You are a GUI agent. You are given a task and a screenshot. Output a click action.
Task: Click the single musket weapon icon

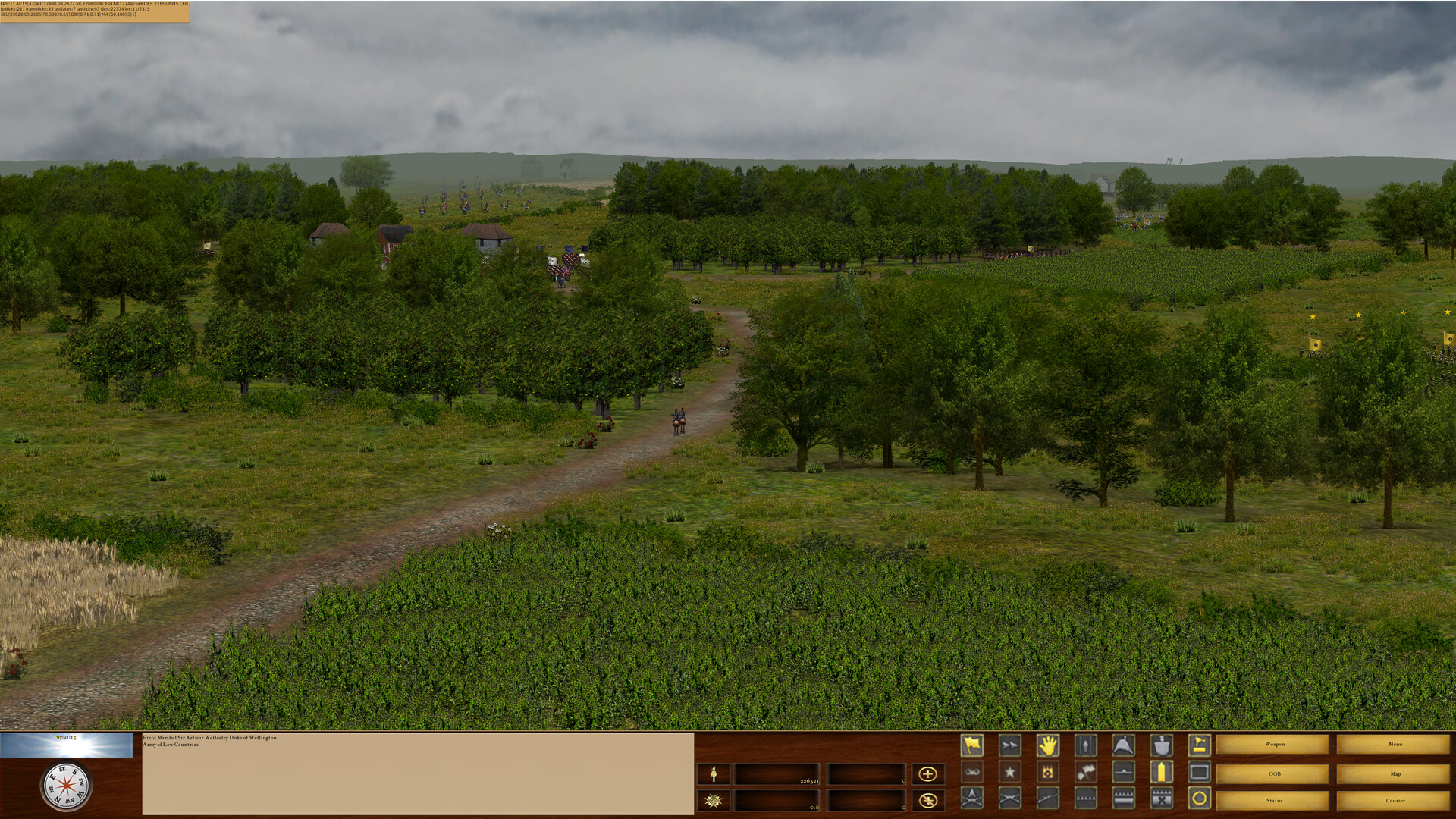(1048, 799)
